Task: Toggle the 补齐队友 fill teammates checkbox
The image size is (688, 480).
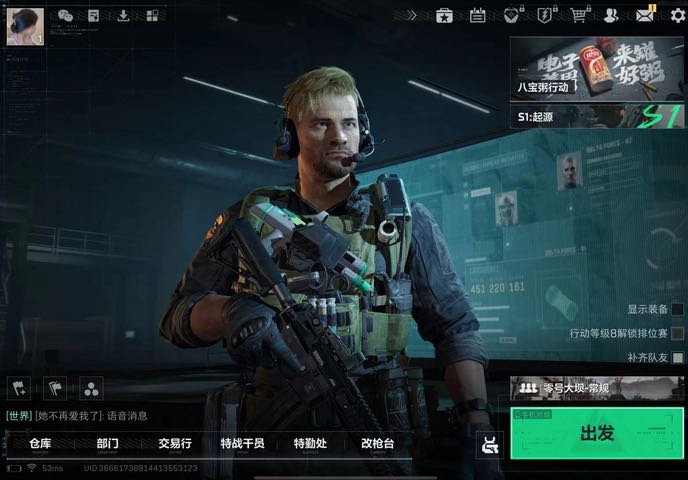Action: point(678,357)
